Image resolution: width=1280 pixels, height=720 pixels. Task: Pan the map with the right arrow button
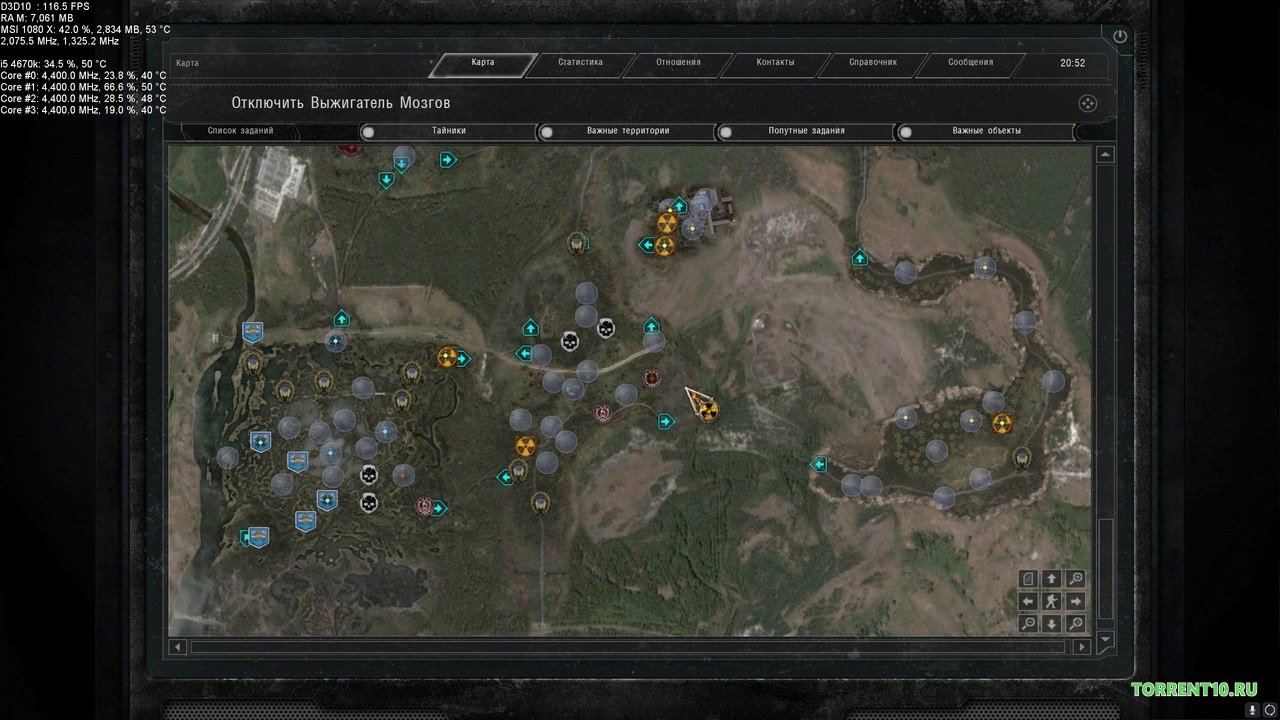point(1075,601)
